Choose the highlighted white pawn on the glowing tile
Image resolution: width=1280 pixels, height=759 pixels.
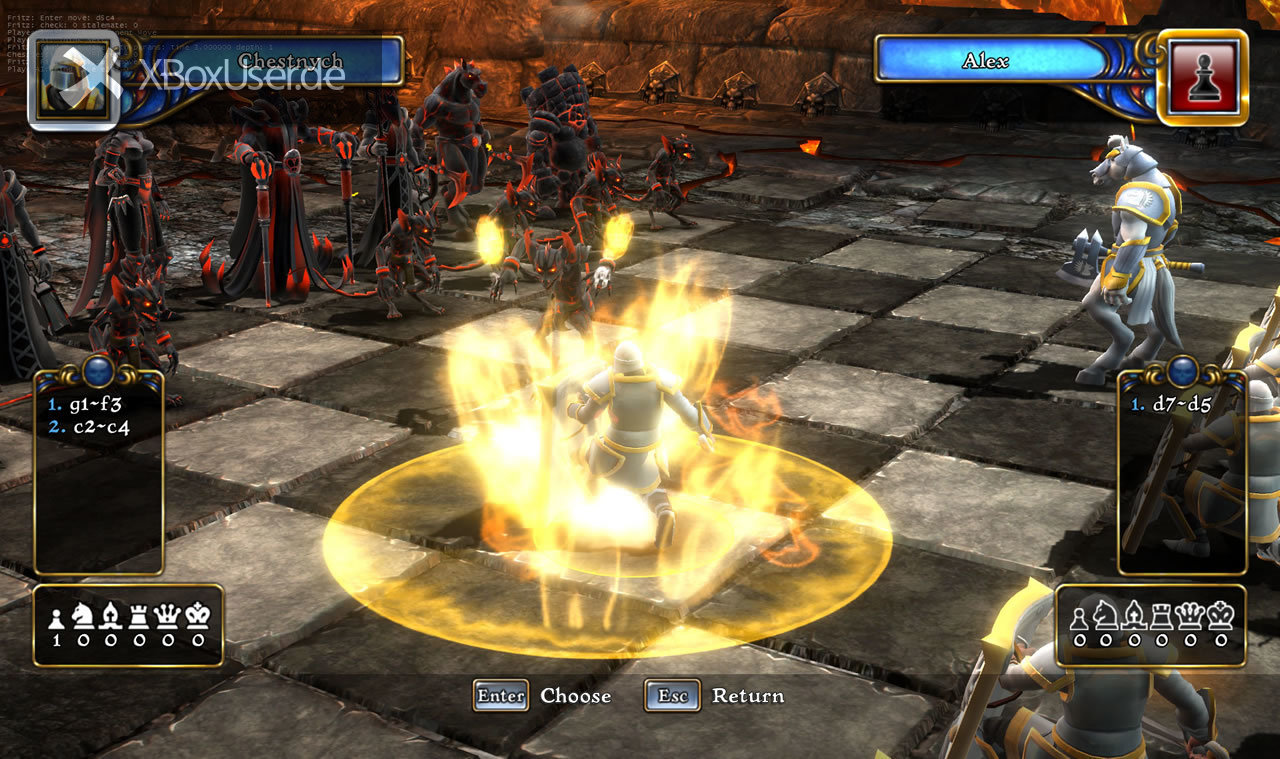tap(632, 440)
